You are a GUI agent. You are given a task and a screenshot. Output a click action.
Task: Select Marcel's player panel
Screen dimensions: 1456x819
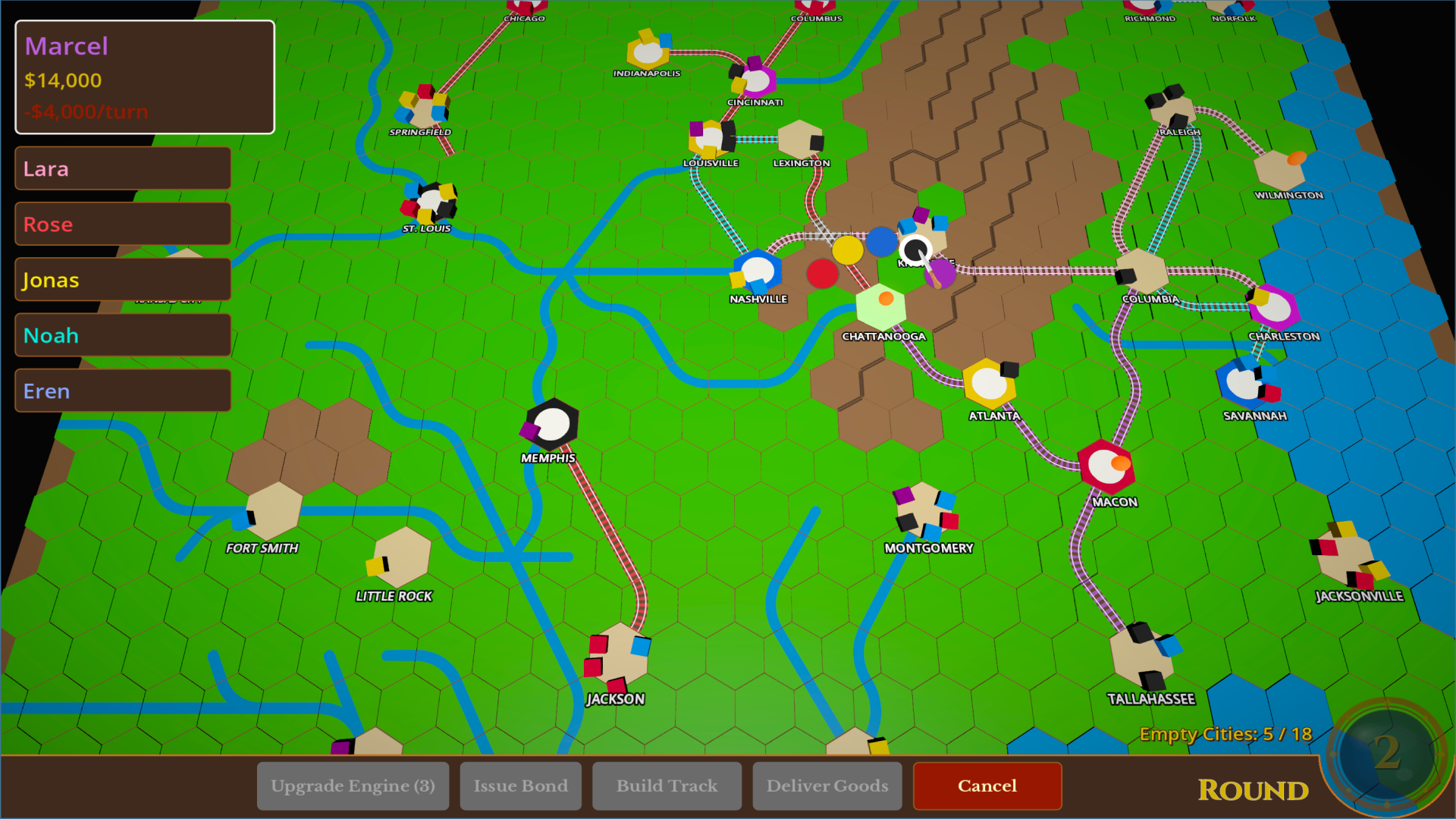[145, 77]
